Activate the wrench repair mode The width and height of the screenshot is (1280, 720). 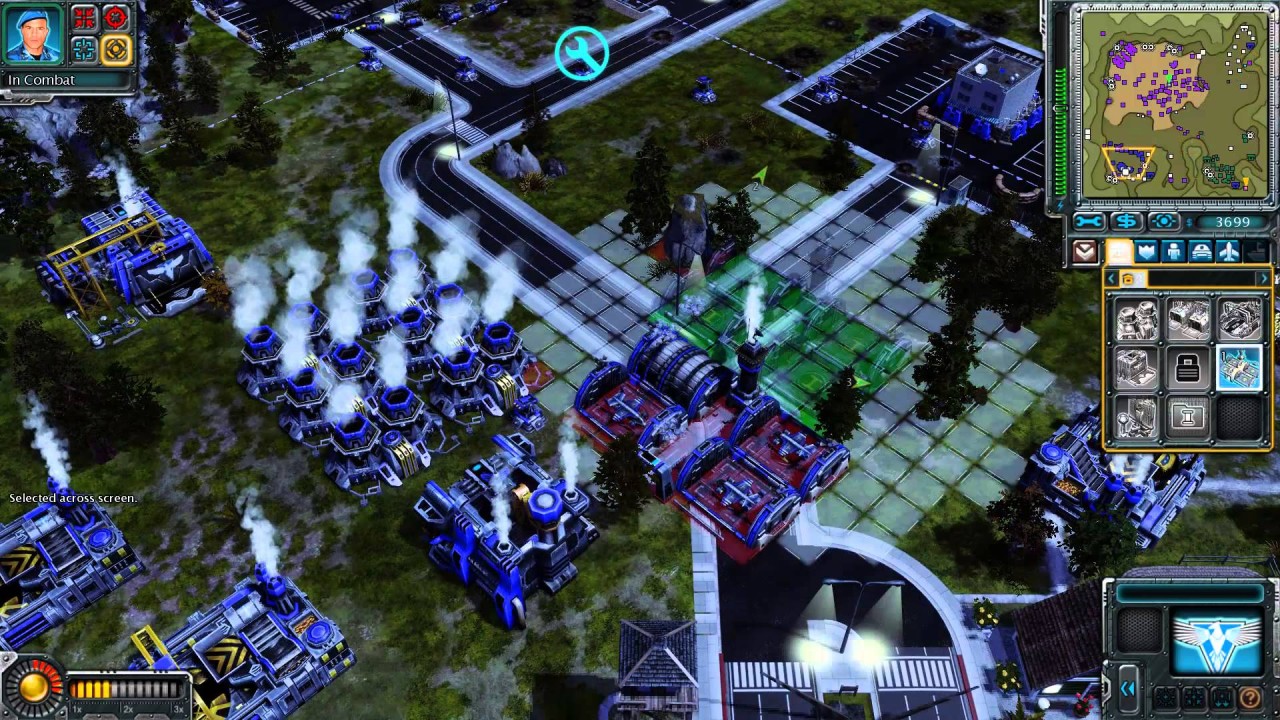coord(1090,222)
